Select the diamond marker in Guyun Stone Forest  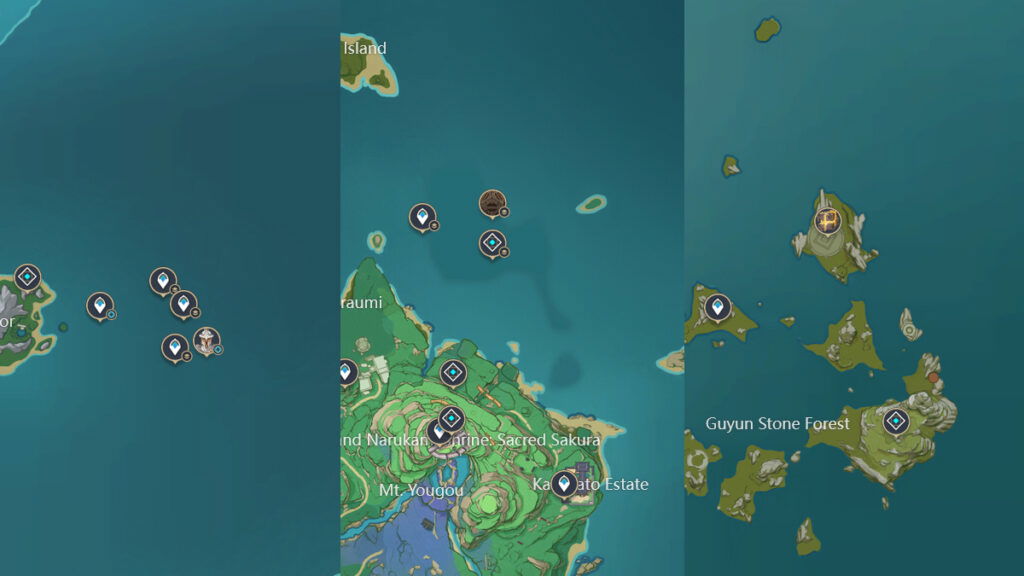point(895,421)
